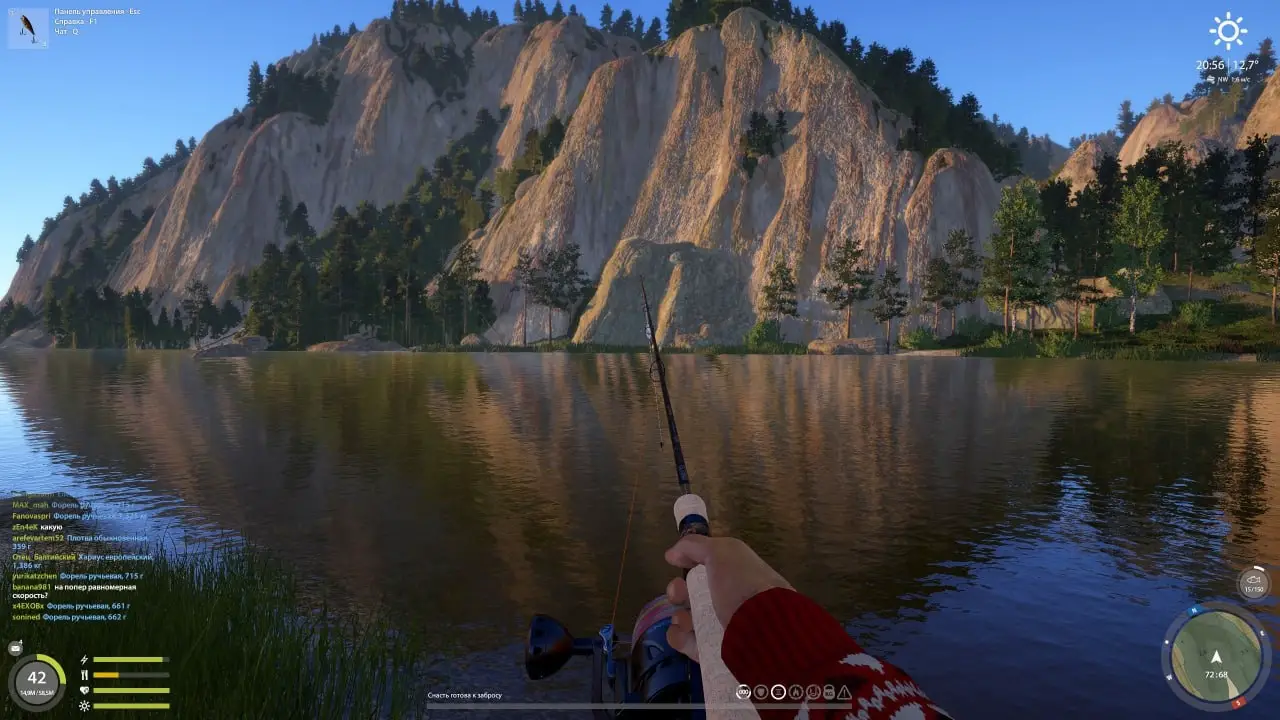Click the sonined catch message in chat
The width and height of the screenshot is (1280, 720).
click(70, 617)
